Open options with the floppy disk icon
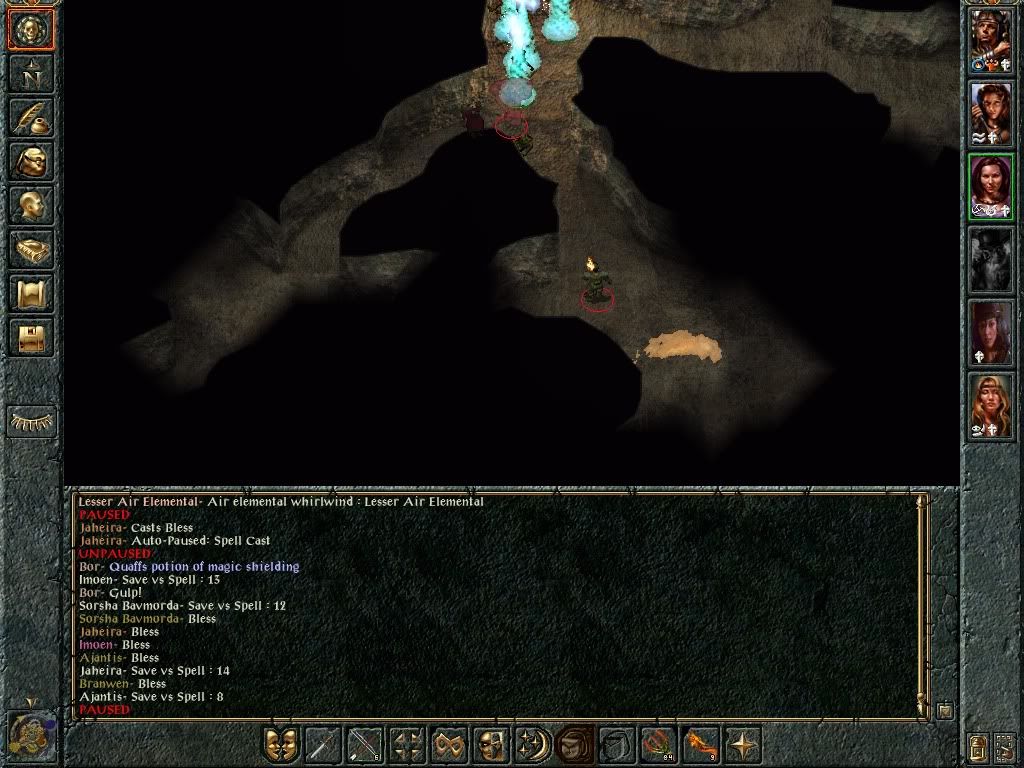The height and width of the screenshot is (768, 1024). click(x=31, y=337)
